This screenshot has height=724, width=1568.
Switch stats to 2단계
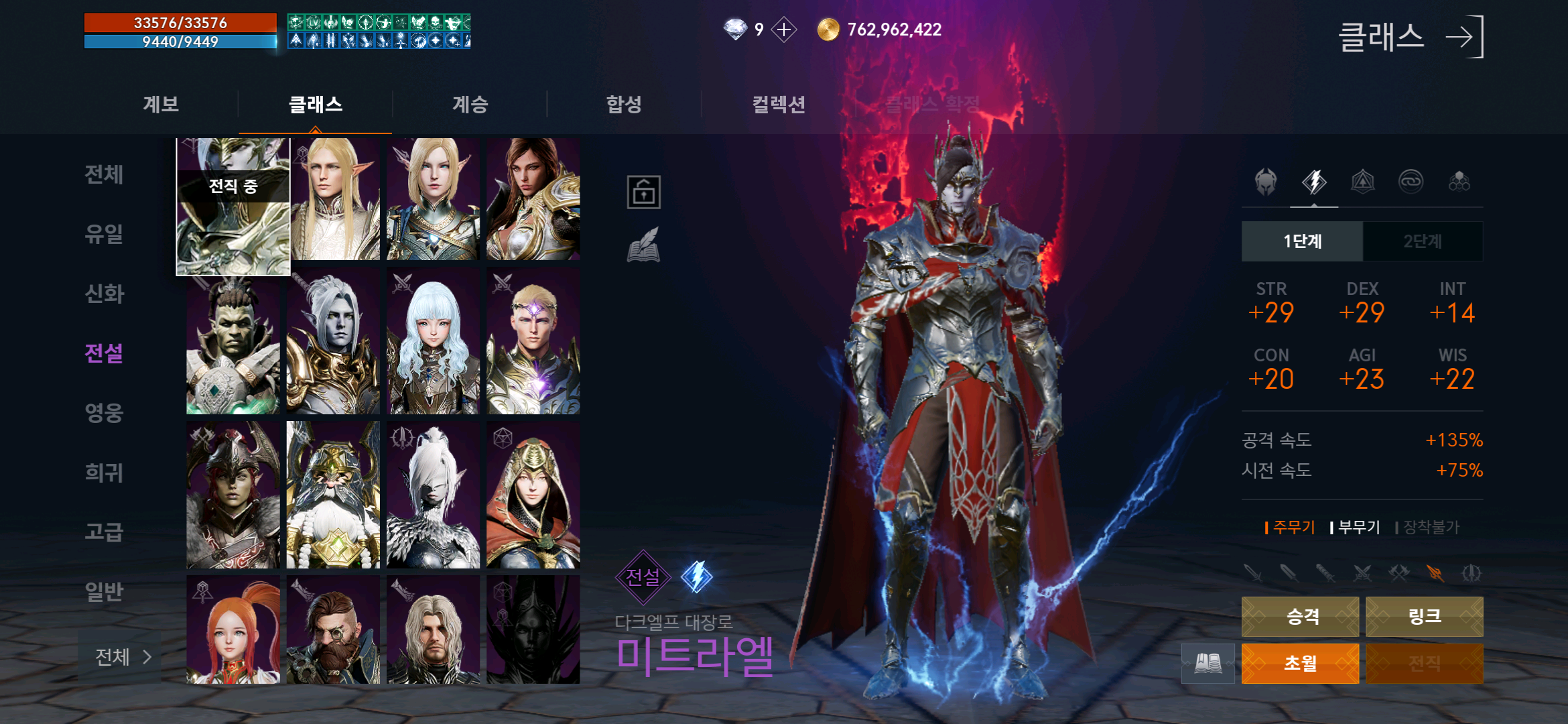(x=1423, y=241)
